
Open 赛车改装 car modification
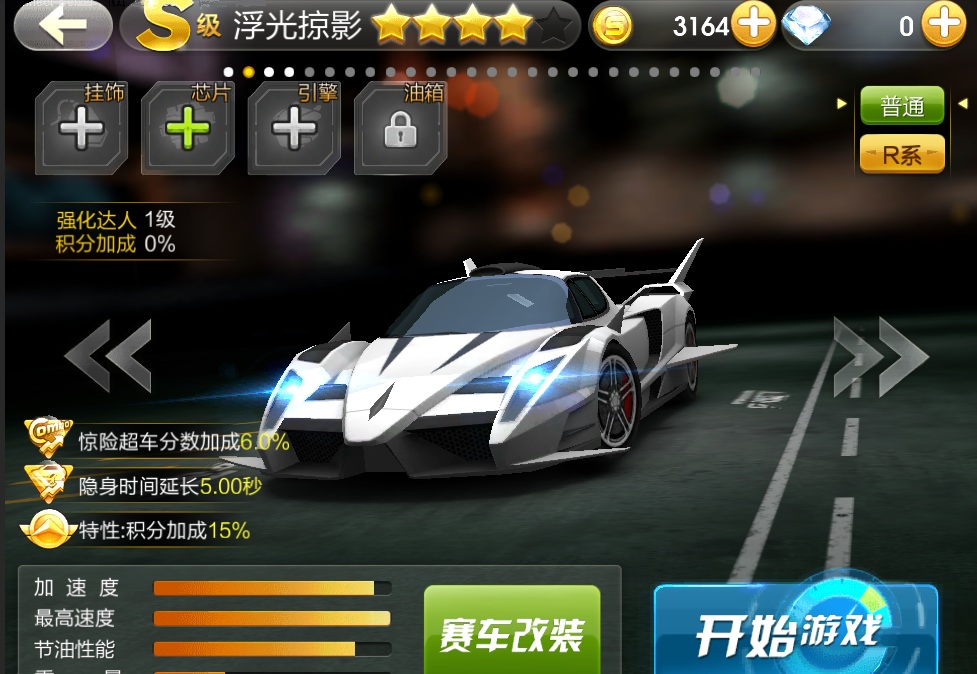512,632
